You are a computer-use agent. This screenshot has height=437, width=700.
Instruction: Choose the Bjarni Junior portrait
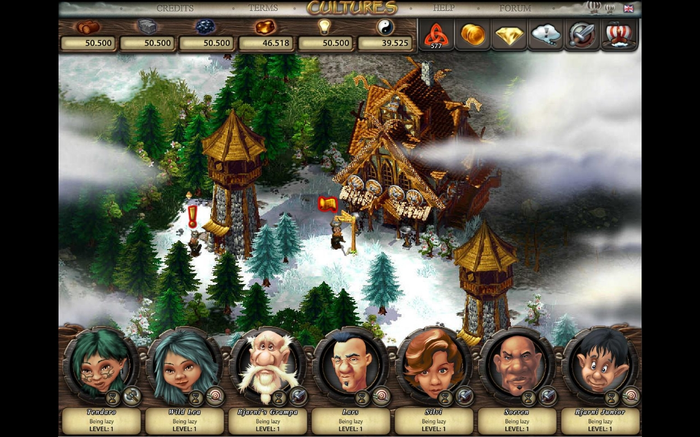pos(599,363)
